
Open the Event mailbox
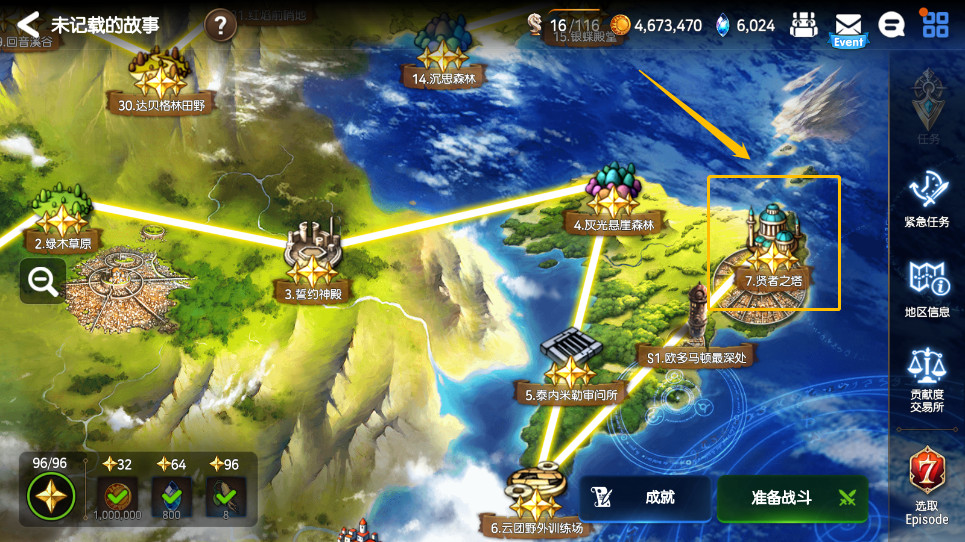[848, 28]
